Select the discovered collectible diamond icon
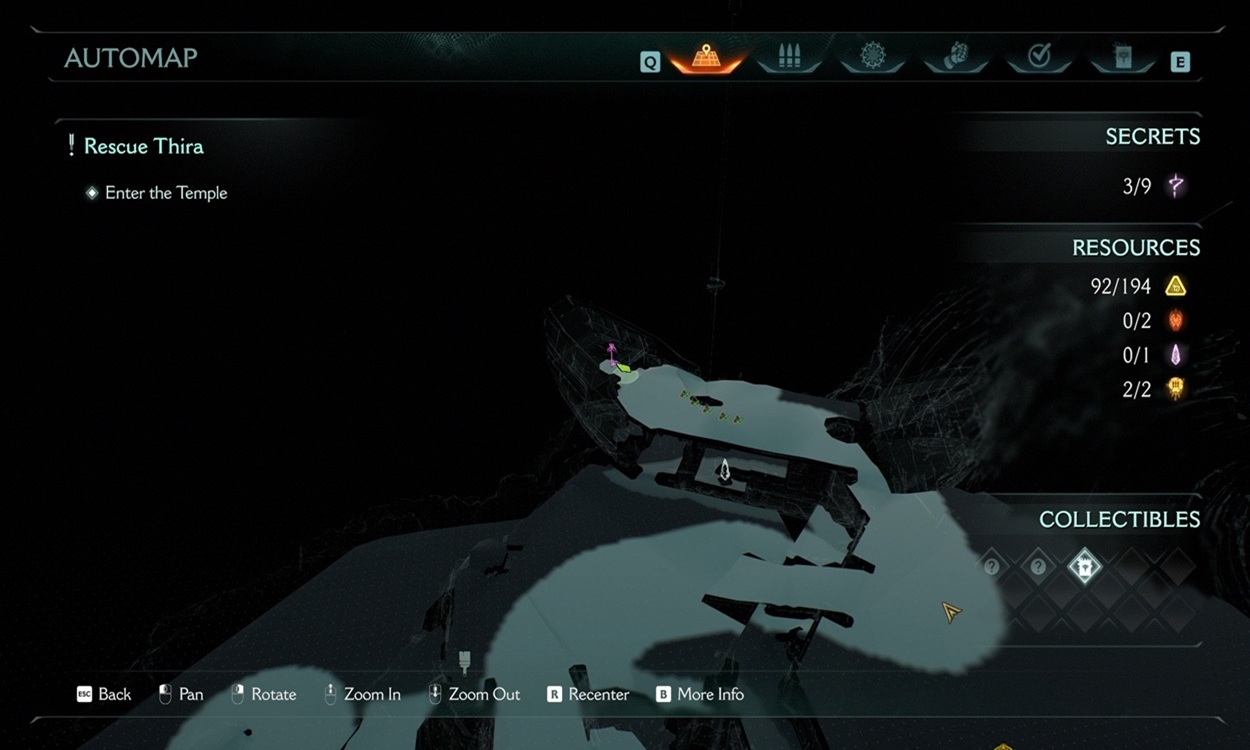This screenshot has height=750, width=1250. tap(1084, 567)
